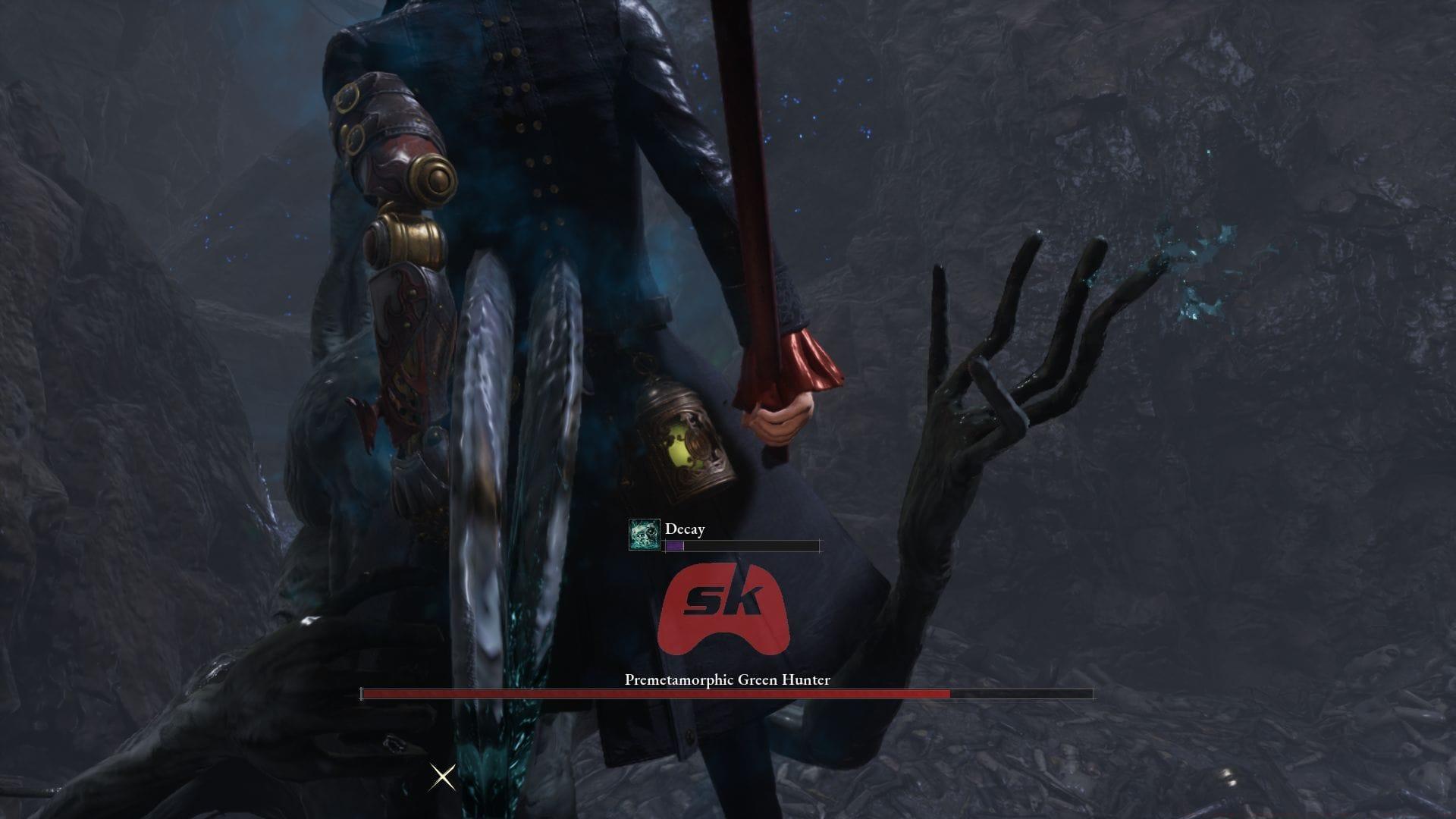Click the red SK controller watermark logo
The image size is (1456, 819).
coord(724,614)
